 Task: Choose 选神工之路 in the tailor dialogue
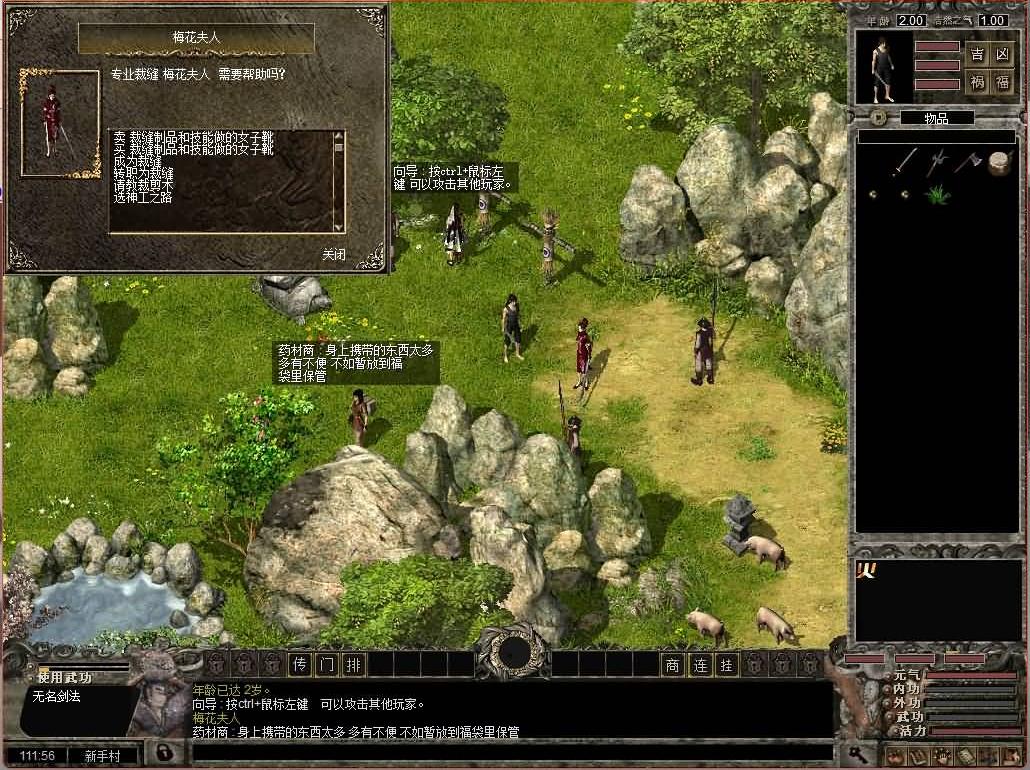(143, 197)
